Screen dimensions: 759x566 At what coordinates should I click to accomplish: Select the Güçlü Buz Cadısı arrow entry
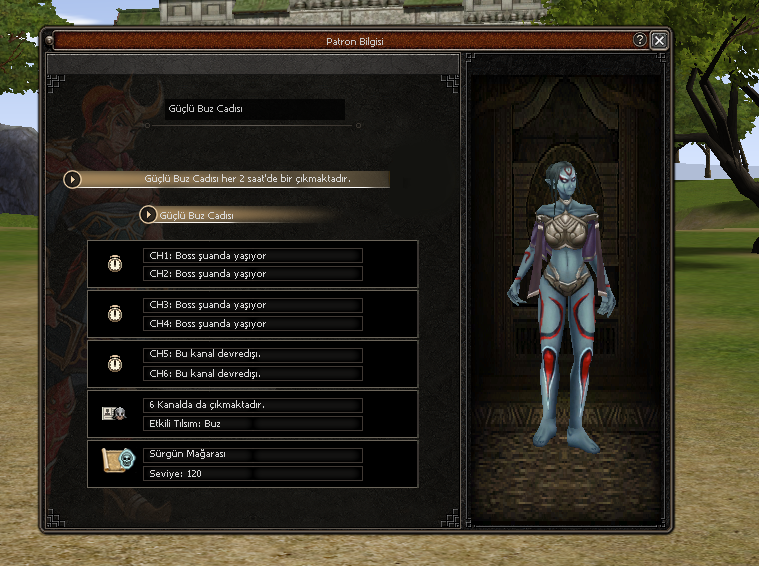[x=149, y=214]
